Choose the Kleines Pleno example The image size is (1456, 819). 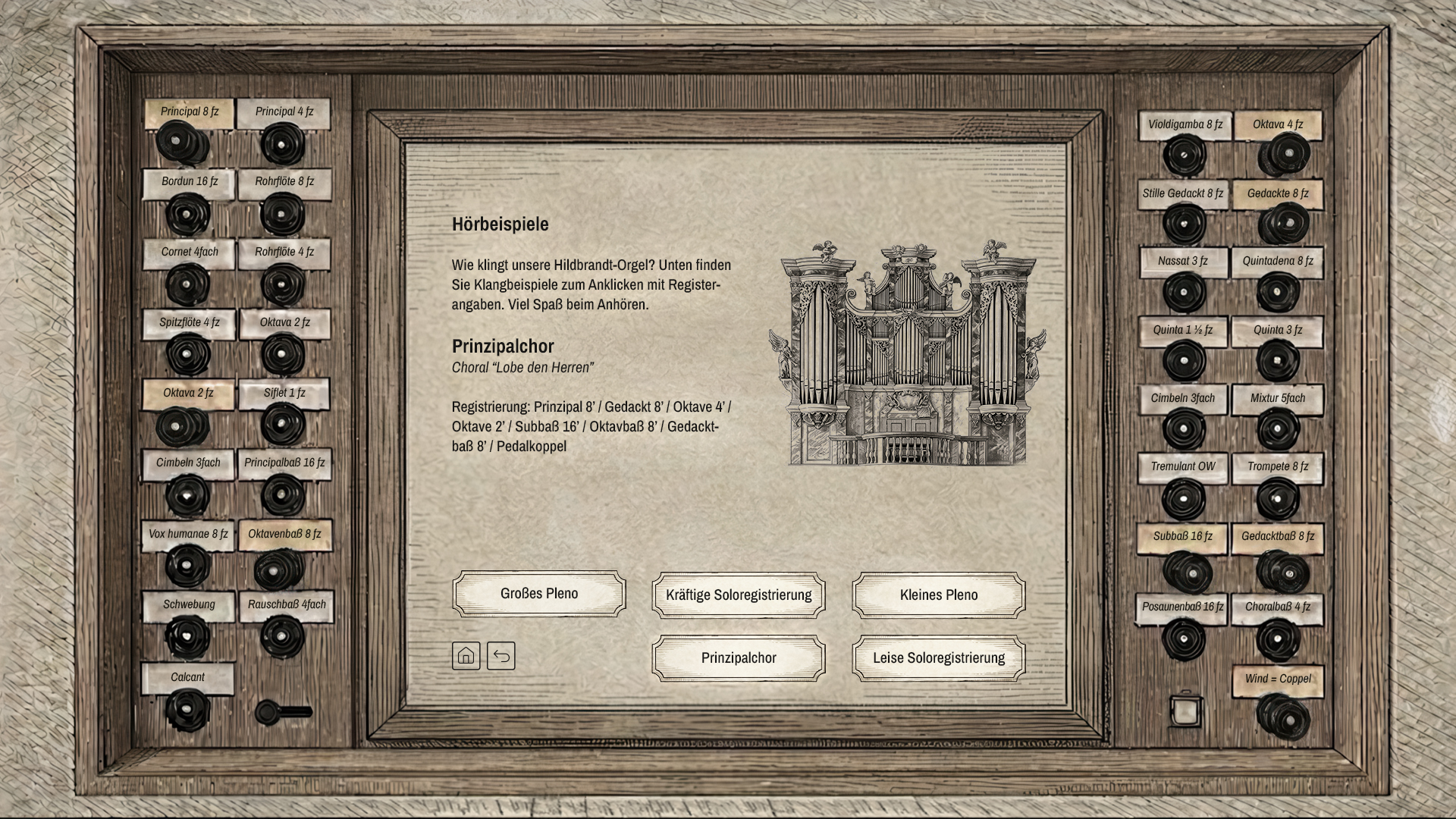pos(938,595)
